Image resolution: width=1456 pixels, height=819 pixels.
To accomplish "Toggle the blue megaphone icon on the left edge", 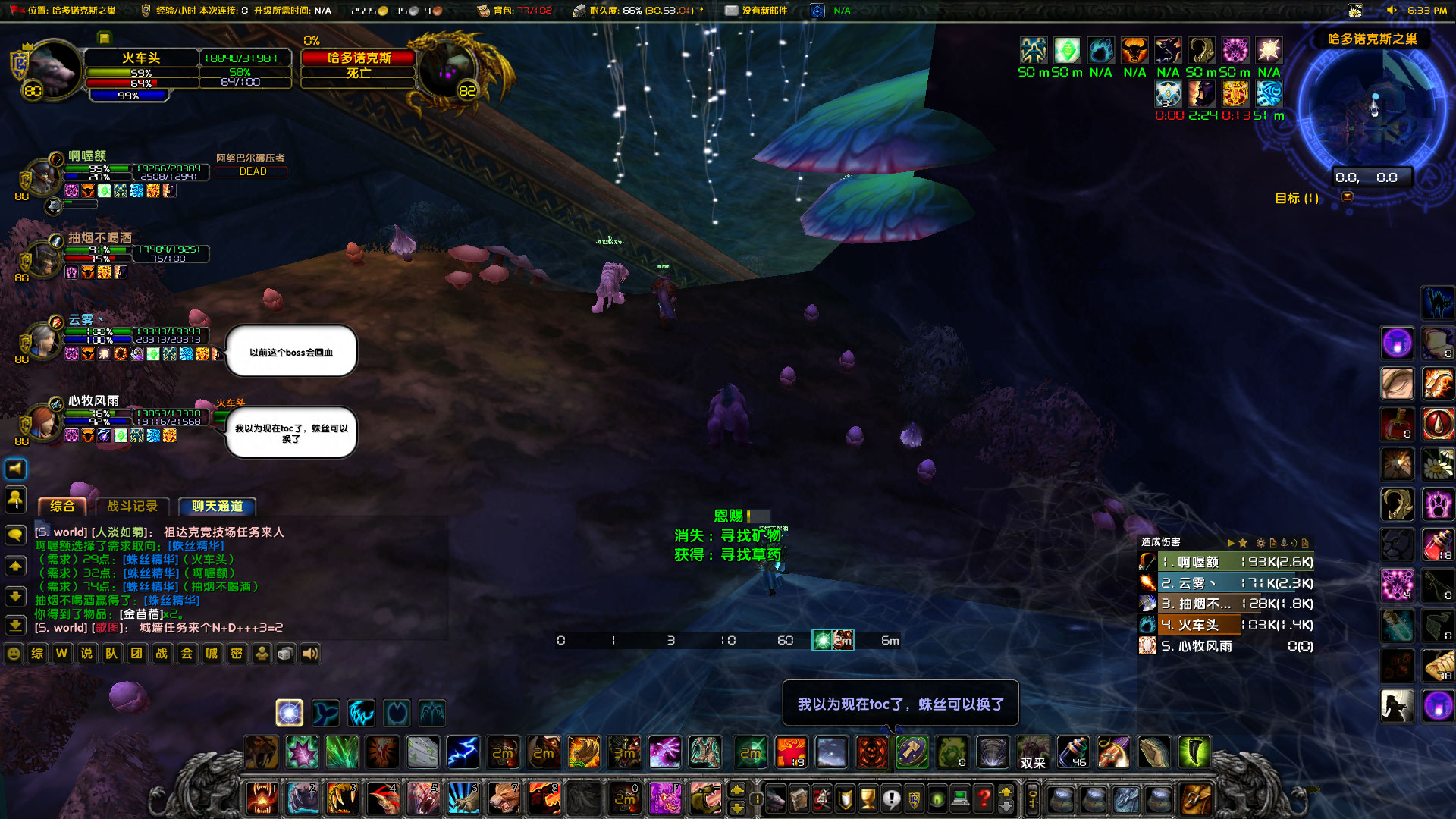I will 15,468.
